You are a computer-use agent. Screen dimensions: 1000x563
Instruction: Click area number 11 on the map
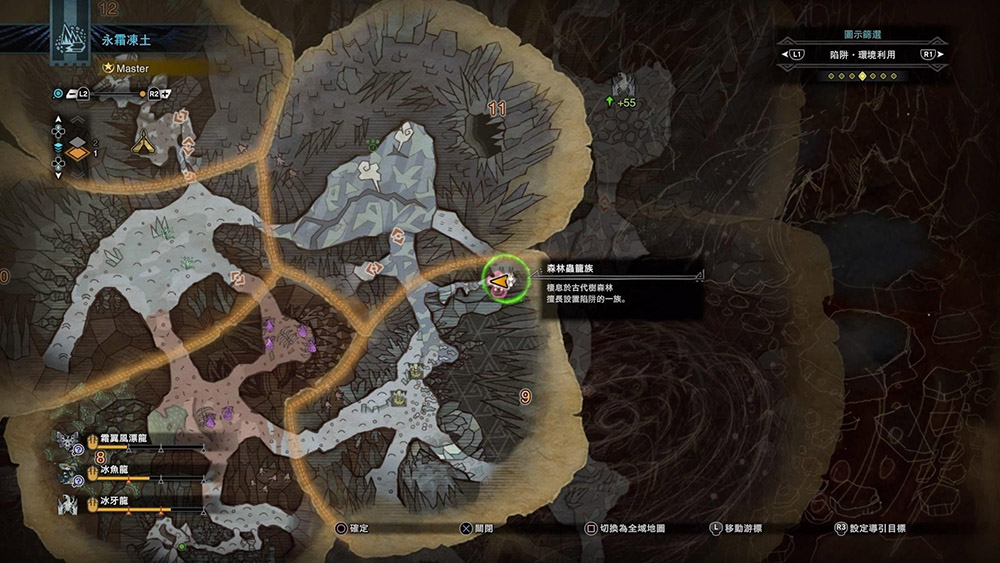tap(496, 108)
